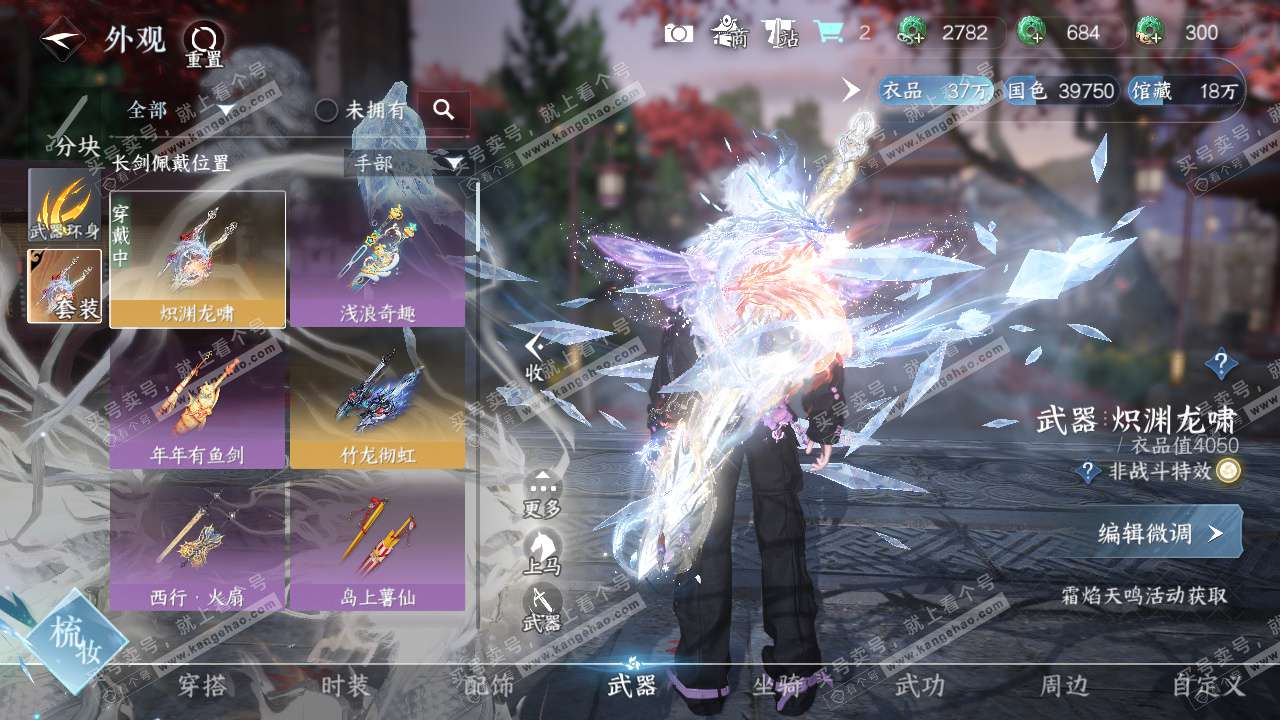This screenshot has height=720, width=1280.
Task: Select the 武器环身 category
Action: click(x=65, y=205)
